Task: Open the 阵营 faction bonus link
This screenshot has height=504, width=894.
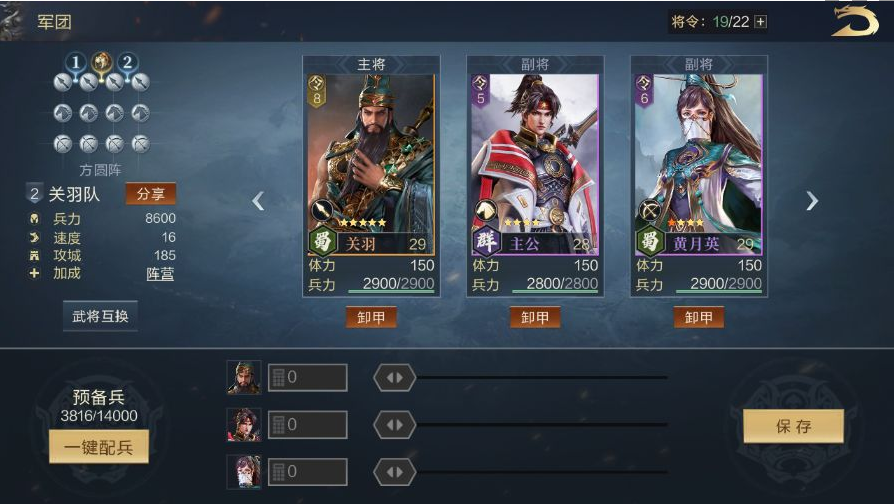Action: [x=160, y=273]
